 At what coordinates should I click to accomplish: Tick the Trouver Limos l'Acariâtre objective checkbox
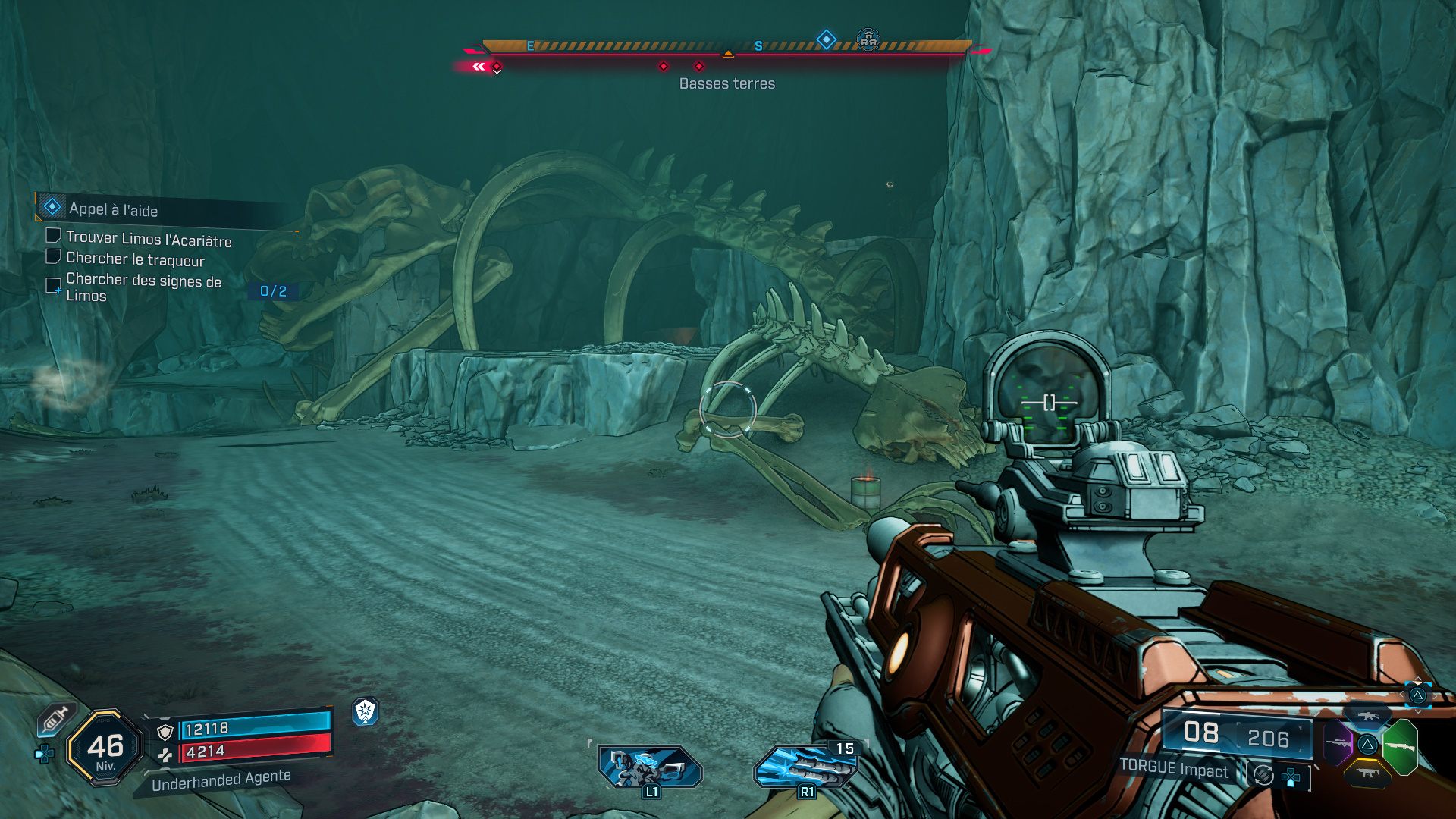[x=54, y=236]
